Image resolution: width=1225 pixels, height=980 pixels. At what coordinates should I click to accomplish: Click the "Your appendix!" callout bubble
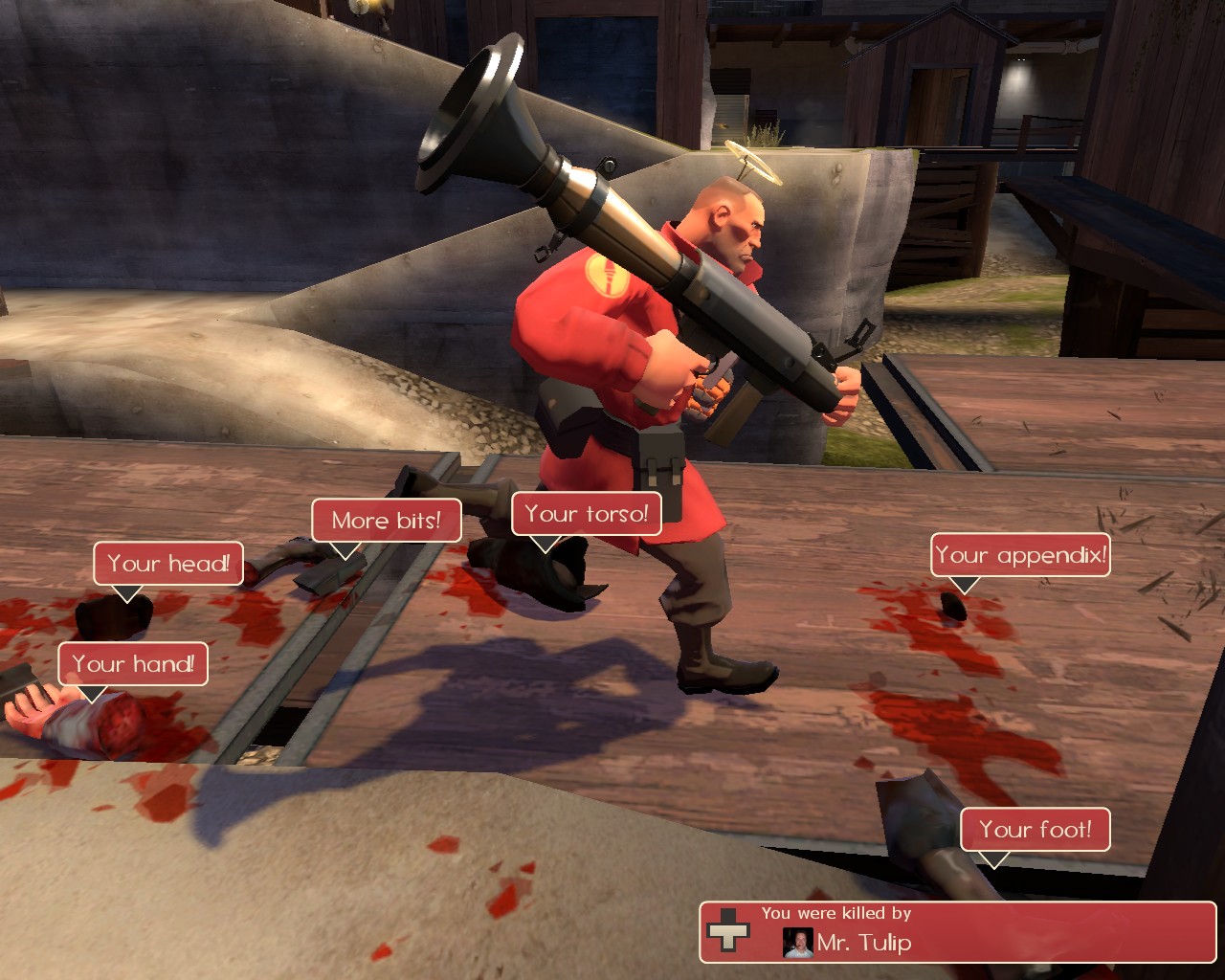(1020, 555)
